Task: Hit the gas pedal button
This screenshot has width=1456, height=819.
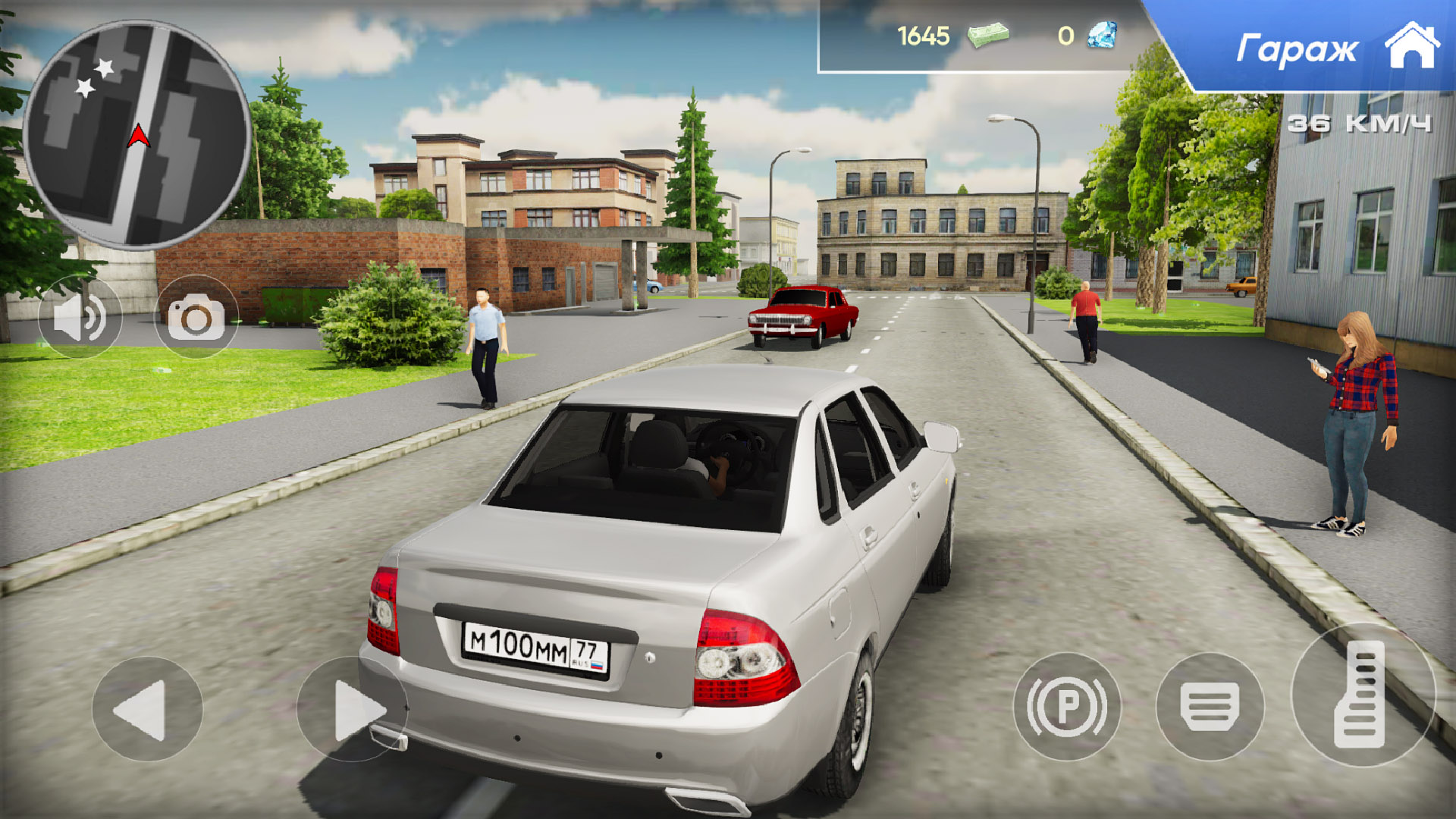Action: tap(1362, 695)
